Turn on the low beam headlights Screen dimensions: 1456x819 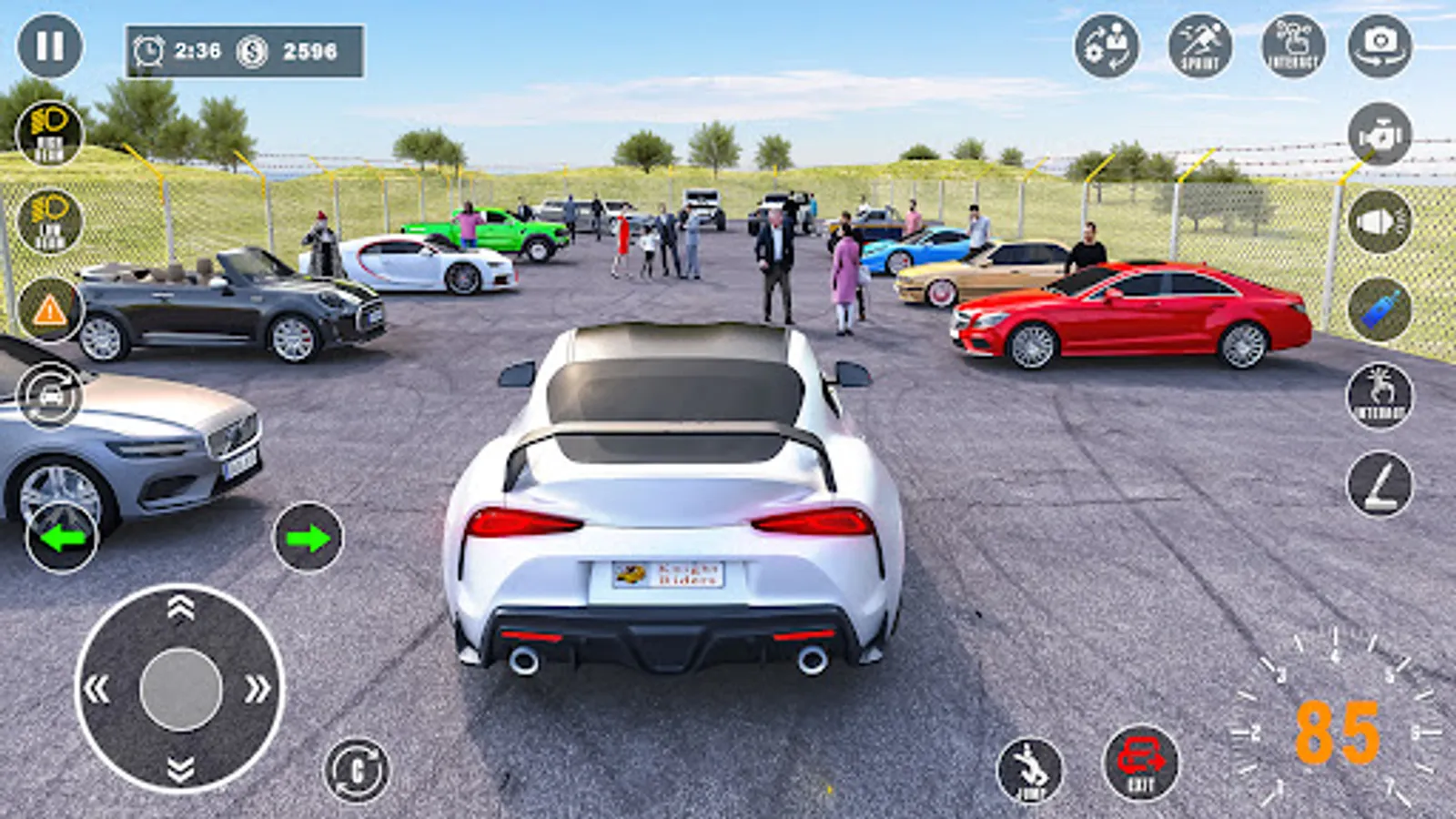pyautogui.click(x=50, y=222)
